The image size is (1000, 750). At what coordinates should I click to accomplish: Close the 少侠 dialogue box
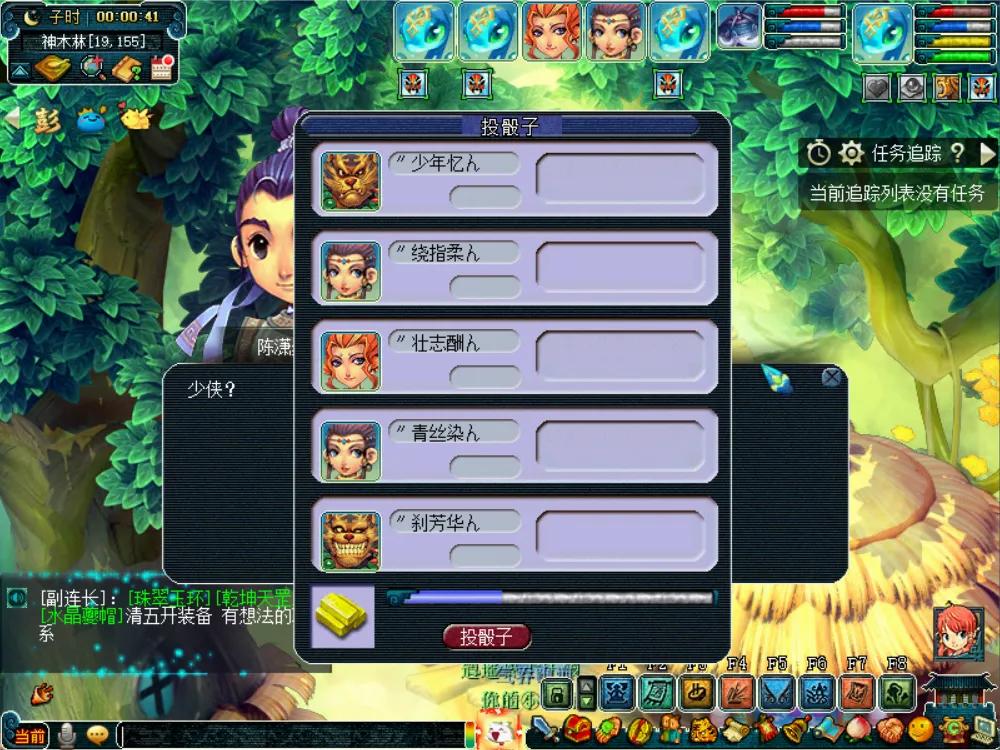tap(831, 377)
